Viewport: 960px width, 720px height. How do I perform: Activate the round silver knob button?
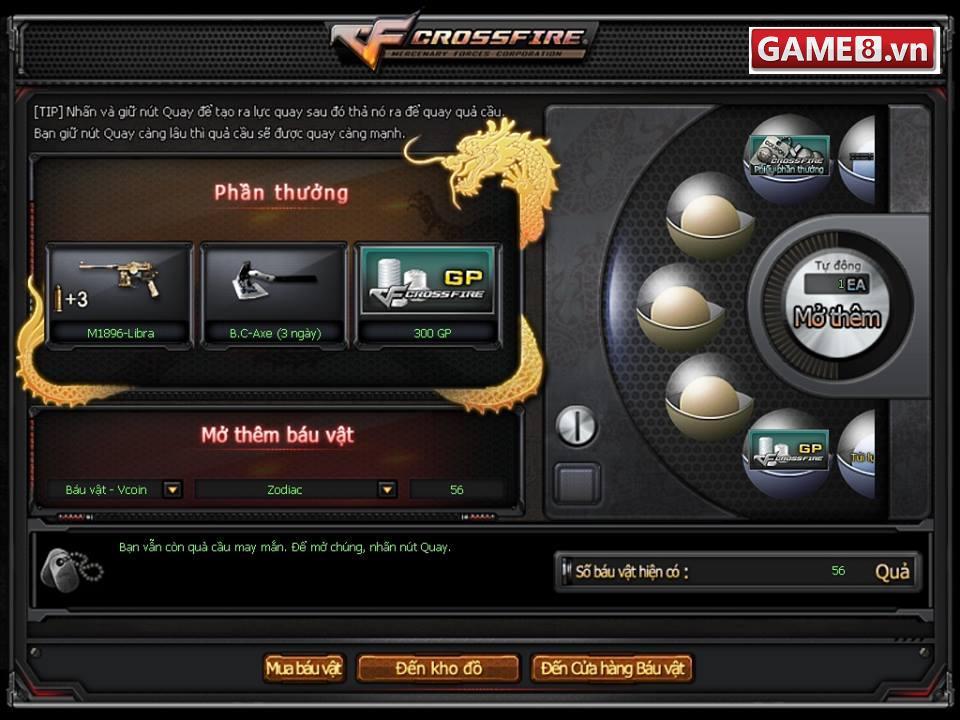click(576, 427)
